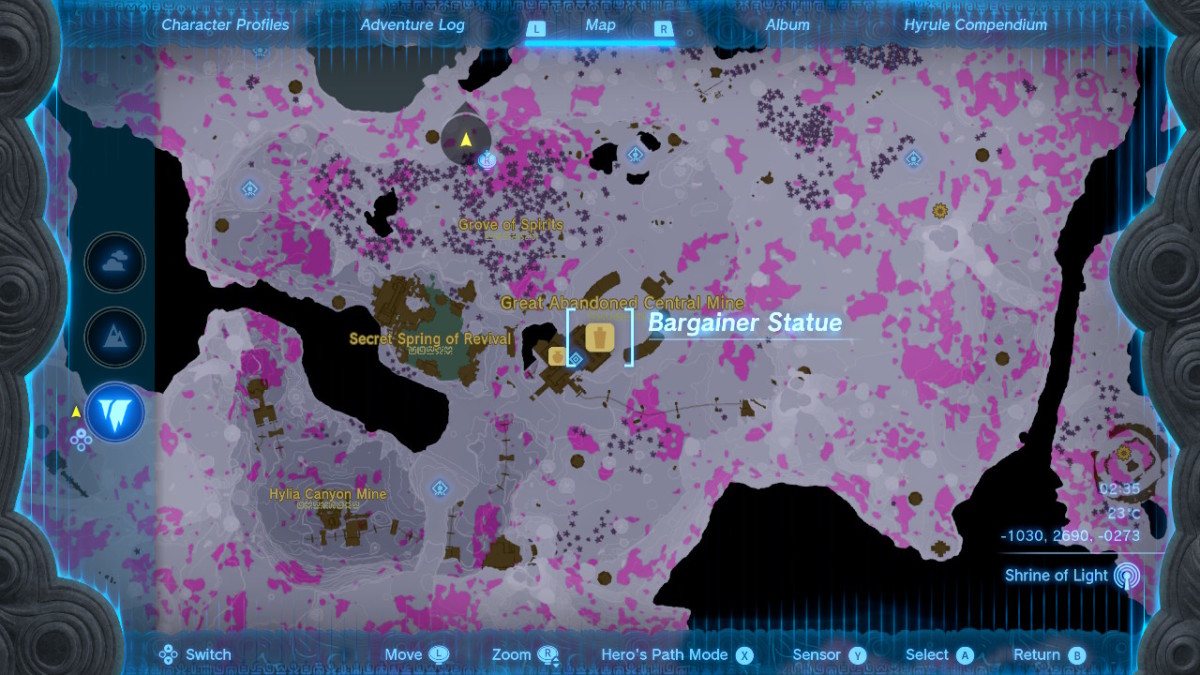Choose the Secret Spring of Revival location

coord(430,339)
